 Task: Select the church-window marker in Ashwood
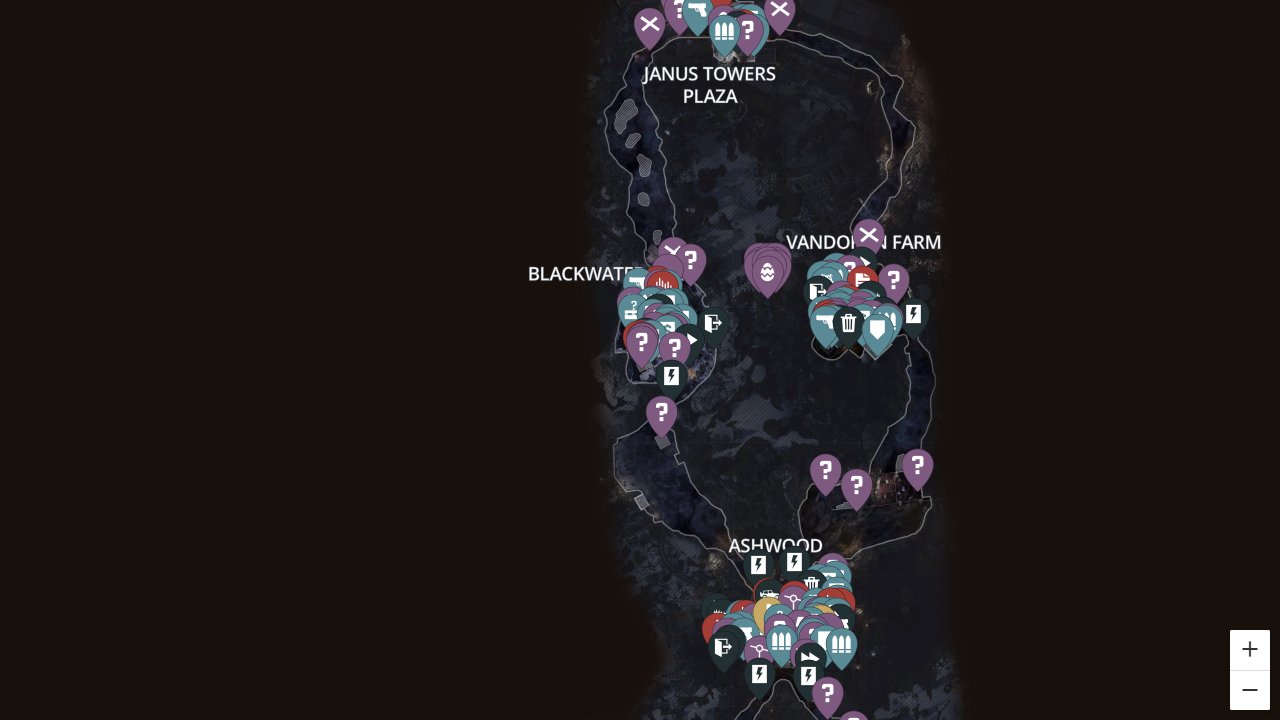point(780,640)
